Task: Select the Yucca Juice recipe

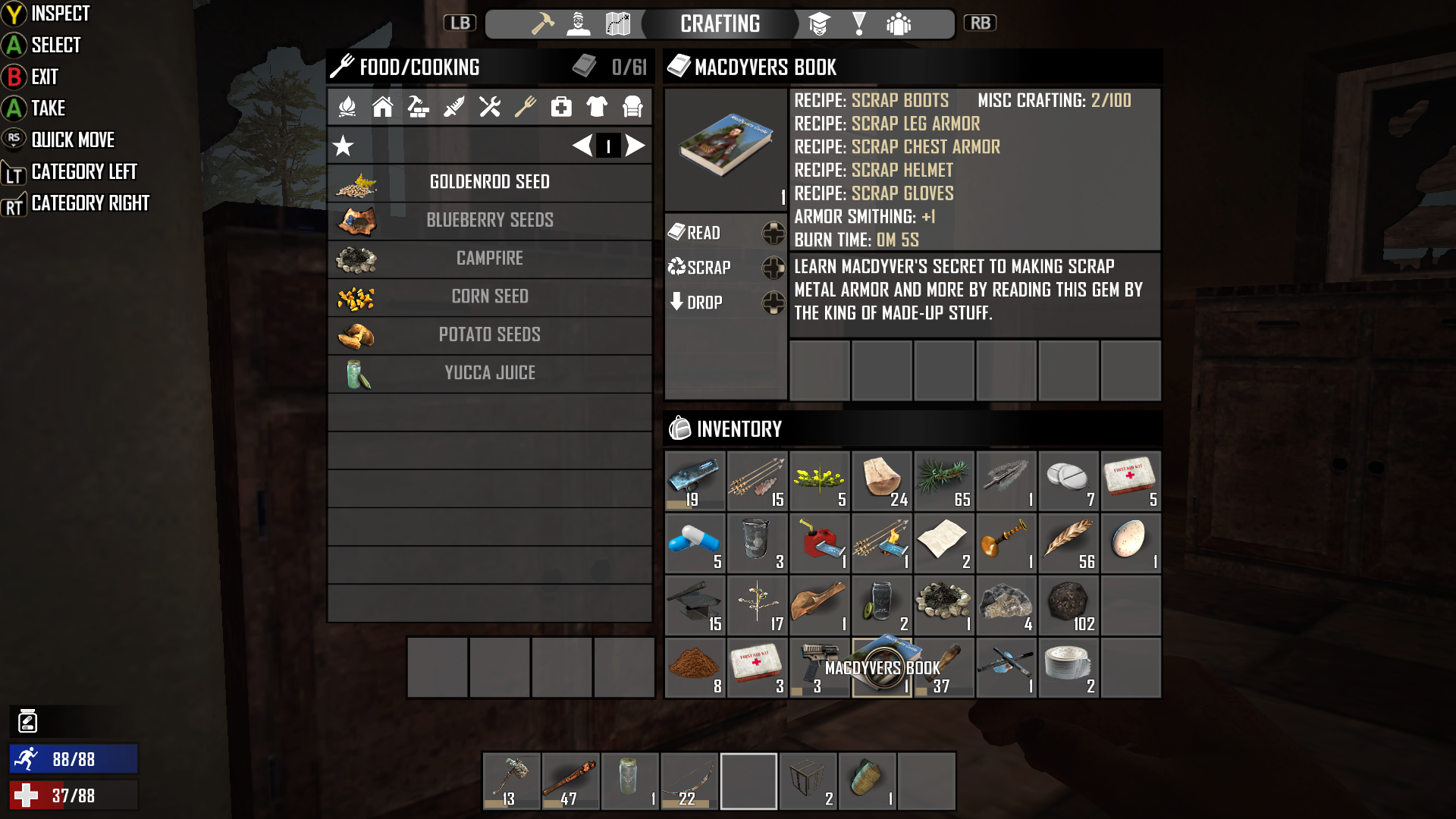Action: click(x=489, y=373)
